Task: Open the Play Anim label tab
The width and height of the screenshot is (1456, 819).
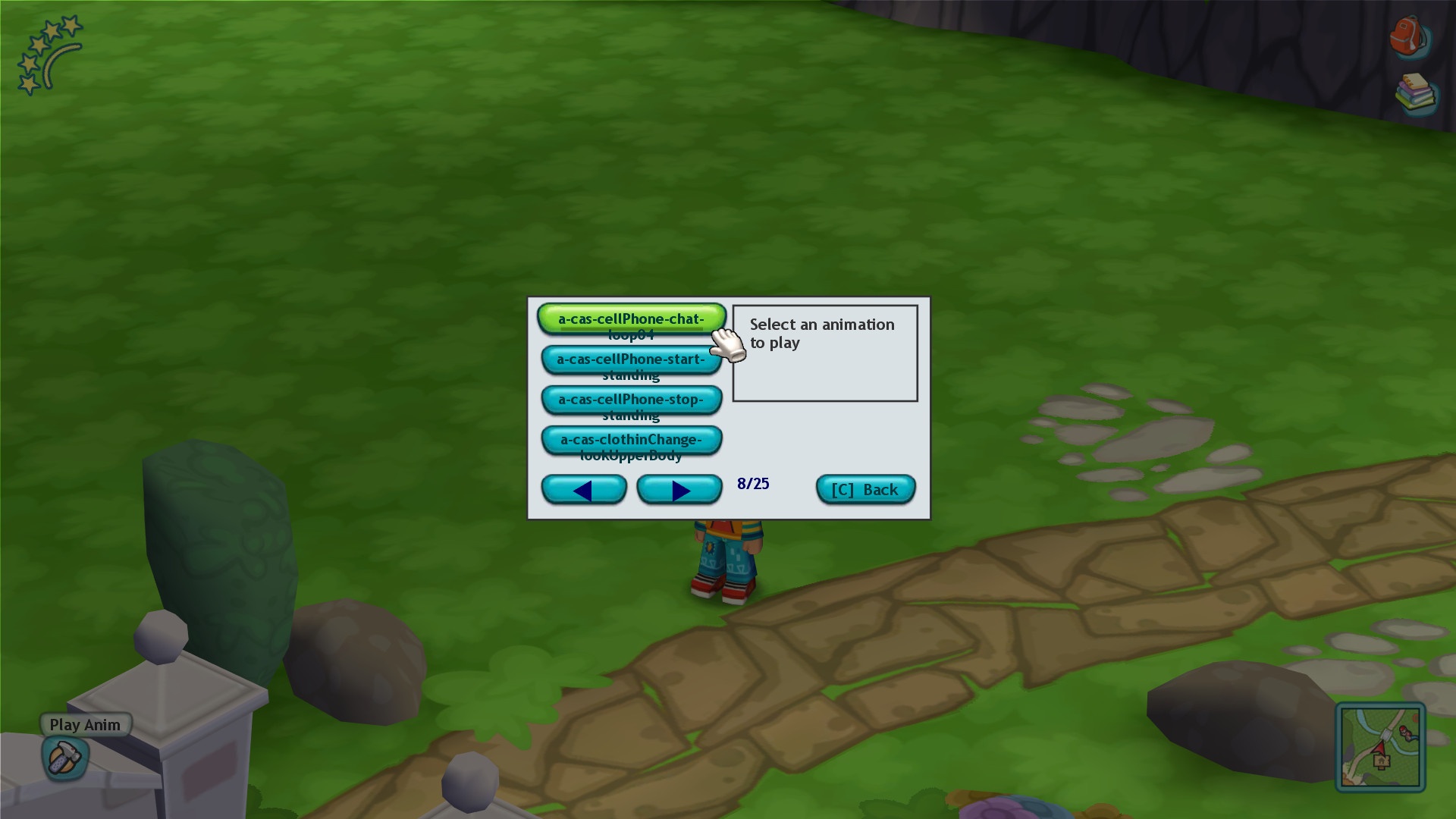Action: click(84, 724)
